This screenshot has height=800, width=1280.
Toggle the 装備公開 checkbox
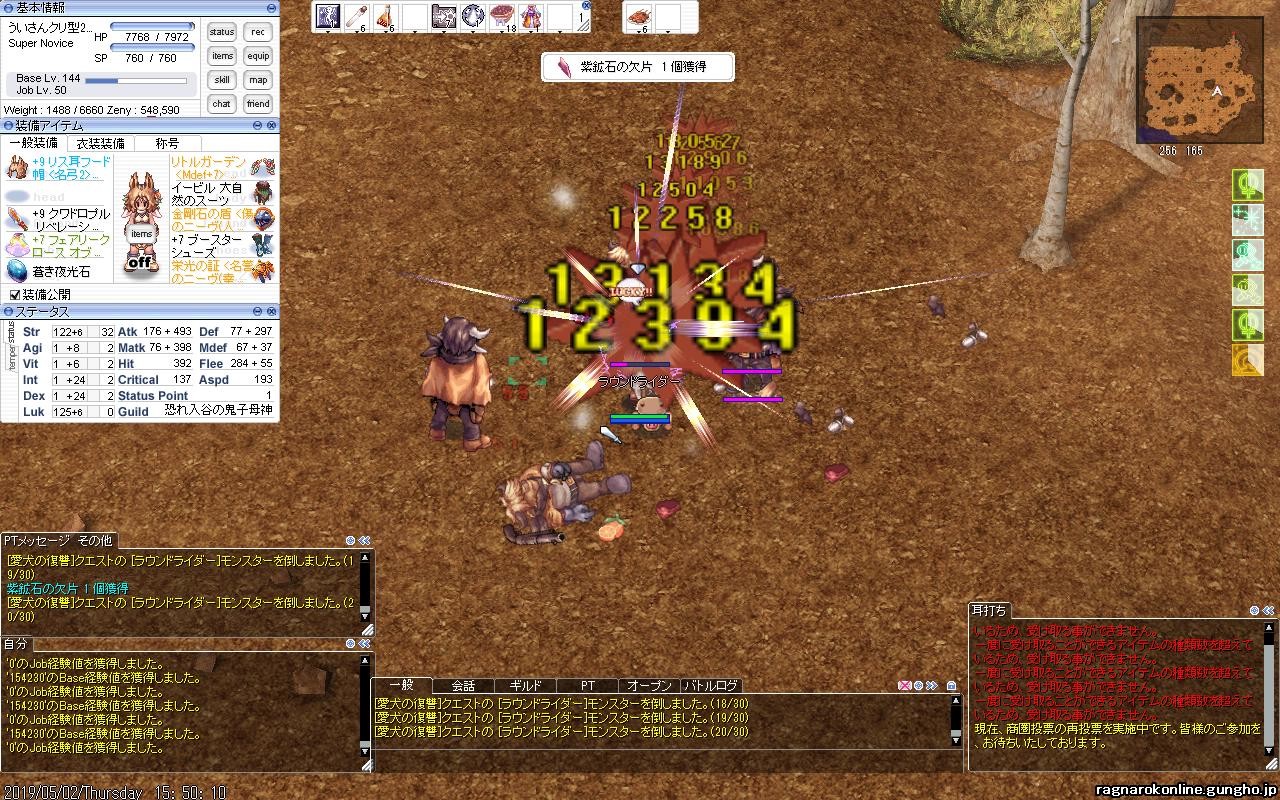click(14, 295)
